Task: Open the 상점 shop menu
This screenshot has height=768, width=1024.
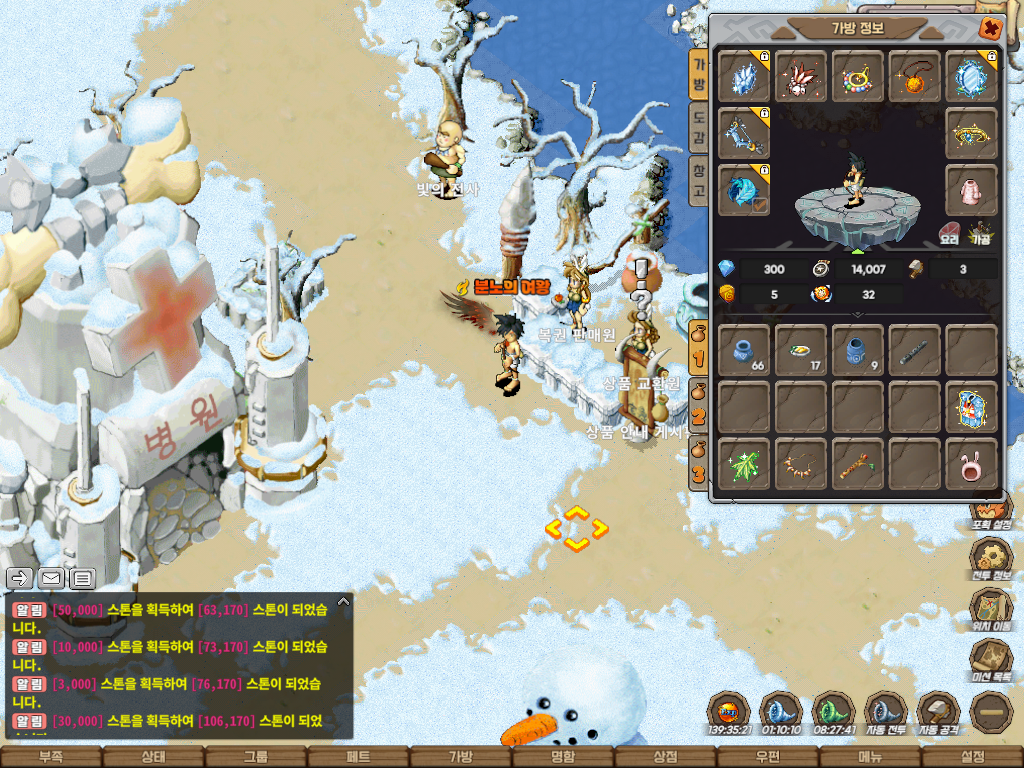Action: click(665, 757)
